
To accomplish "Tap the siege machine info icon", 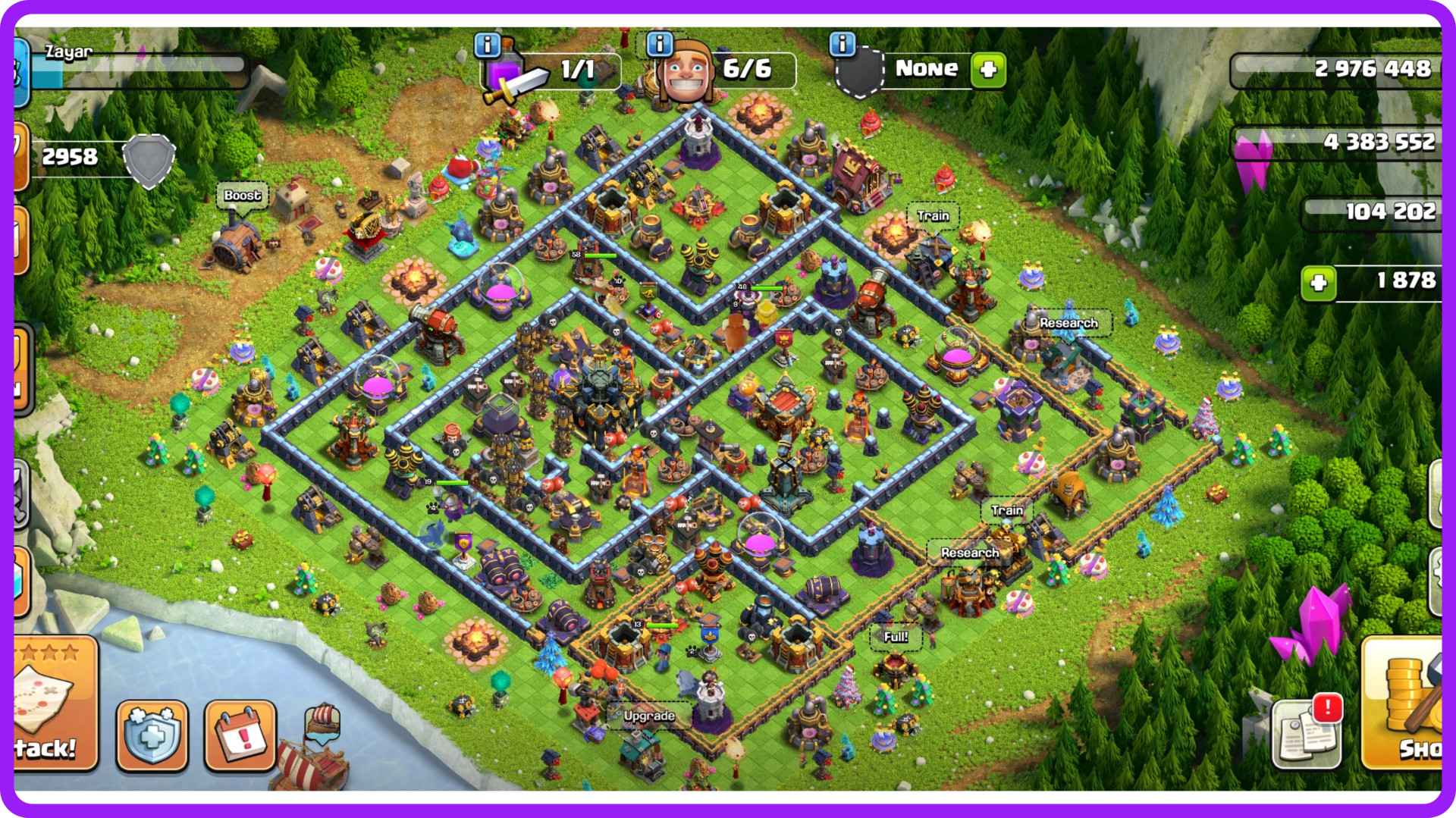I will tap(842, 45).
